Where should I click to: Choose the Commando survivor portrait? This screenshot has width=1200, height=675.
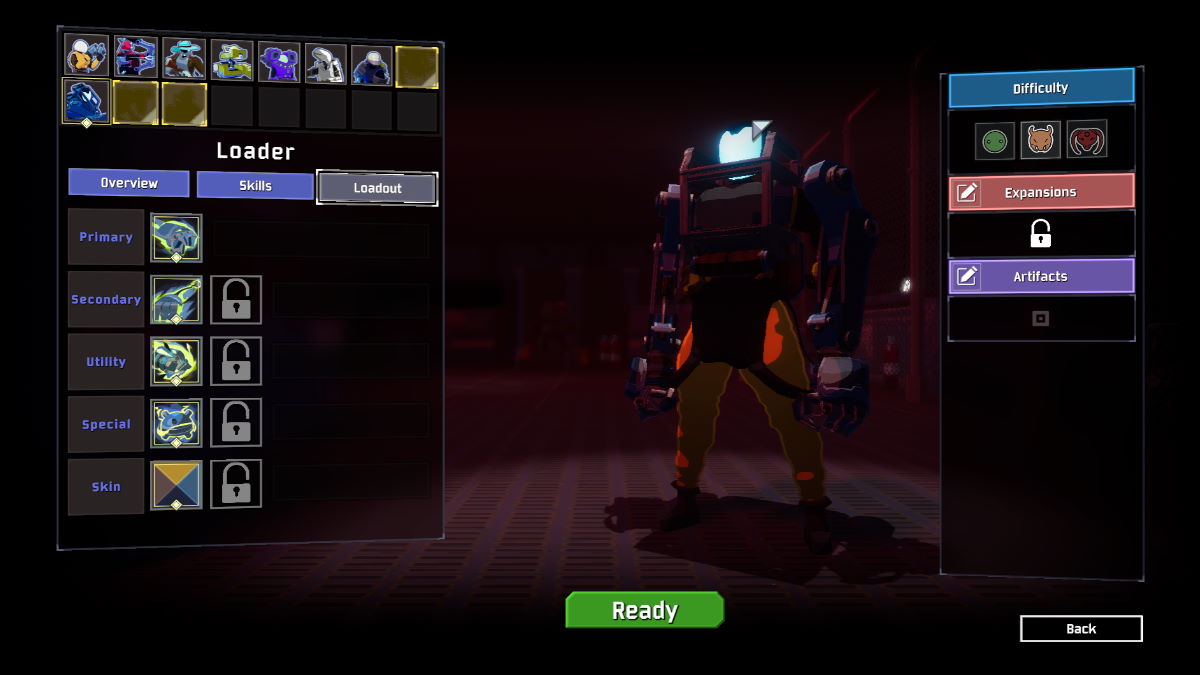point(87,56)
